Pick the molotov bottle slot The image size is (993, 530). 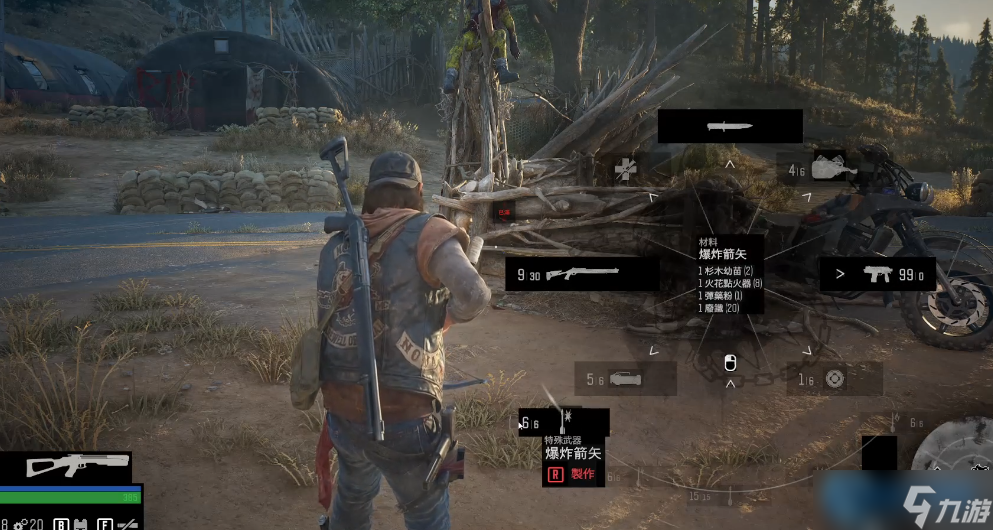828,169
